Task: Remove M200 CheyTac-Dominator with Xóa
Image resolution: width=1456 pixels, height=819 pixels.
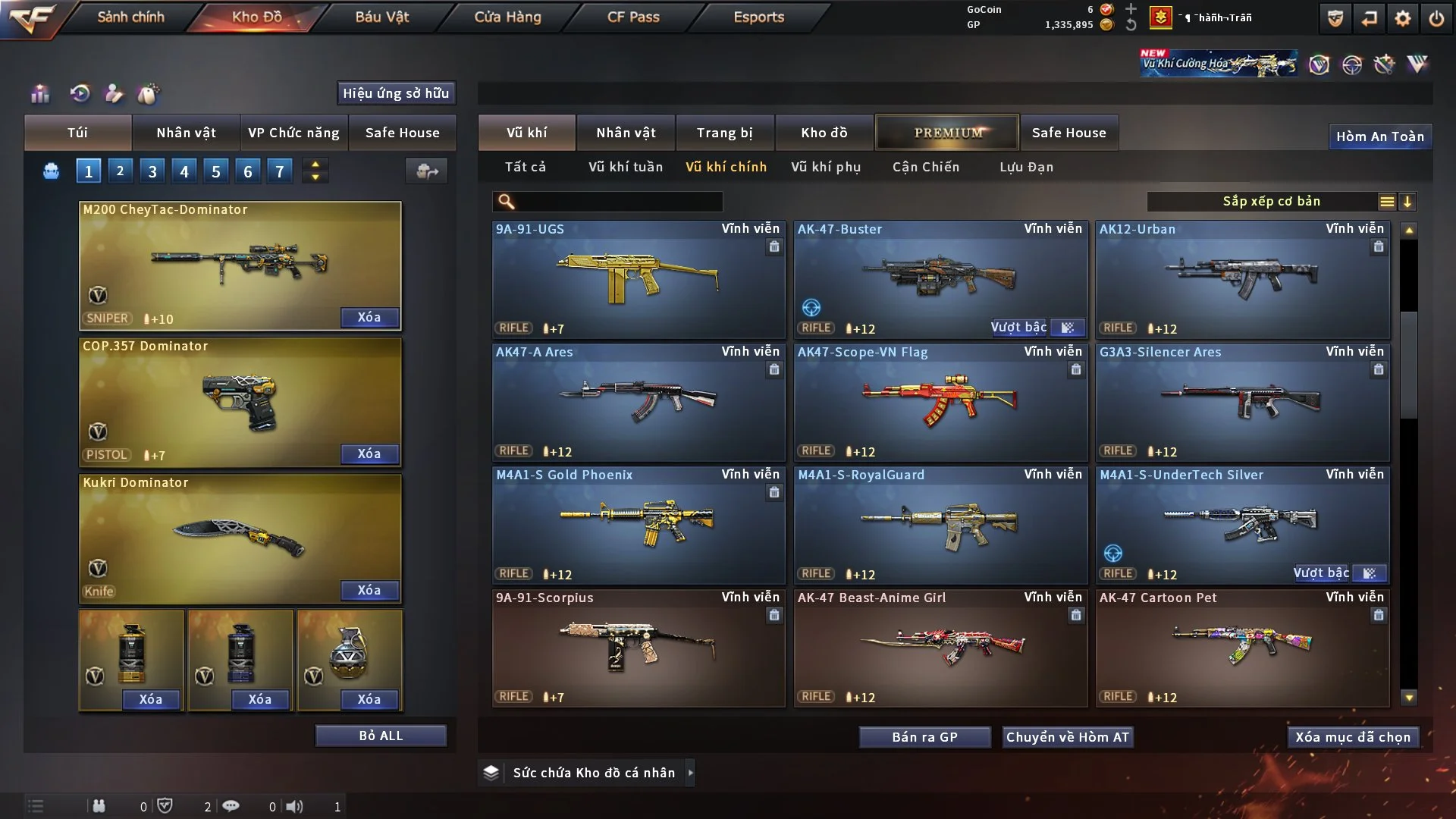Action: 369,318
